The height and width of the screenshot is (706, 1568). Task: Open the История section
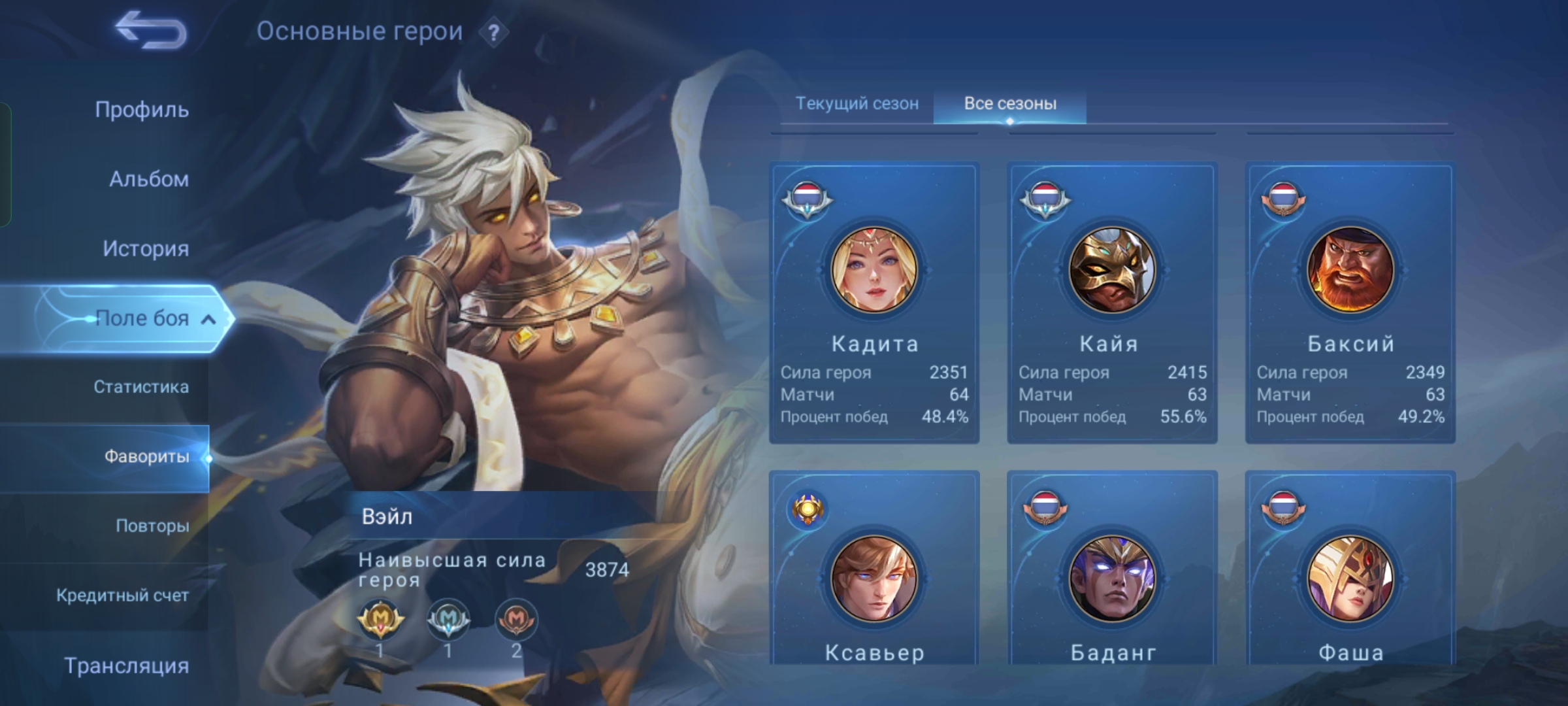(x=145, y=248)
